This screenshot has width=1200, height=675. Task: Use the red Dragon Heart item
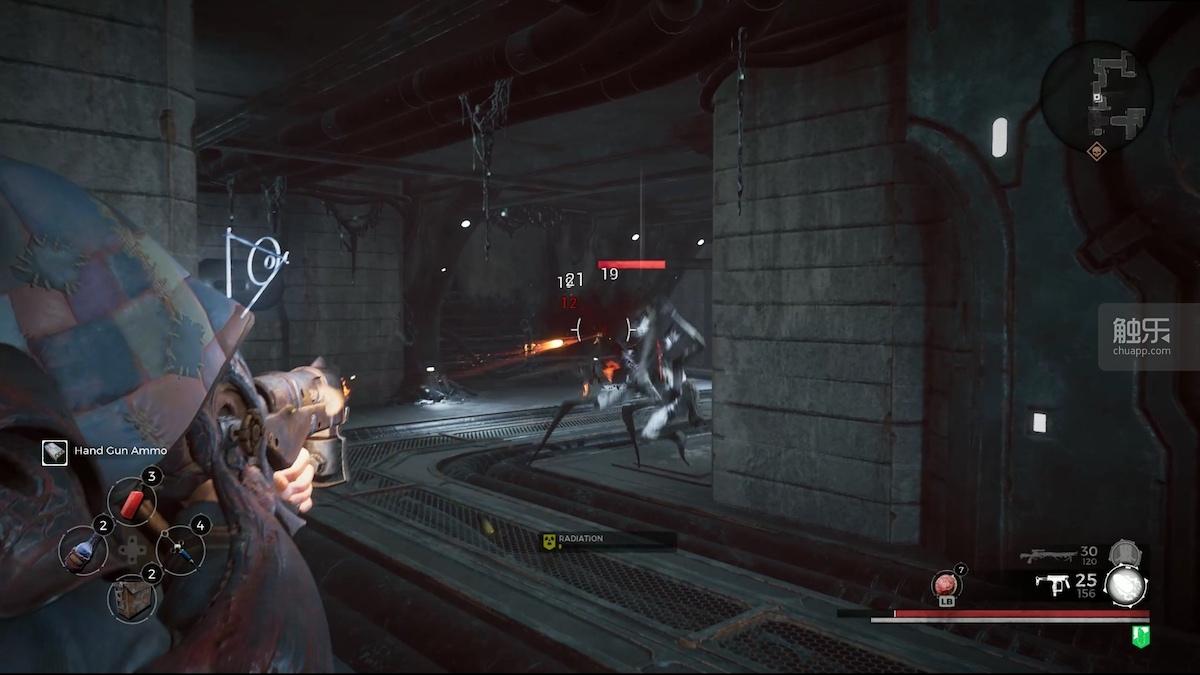(945, 585)
